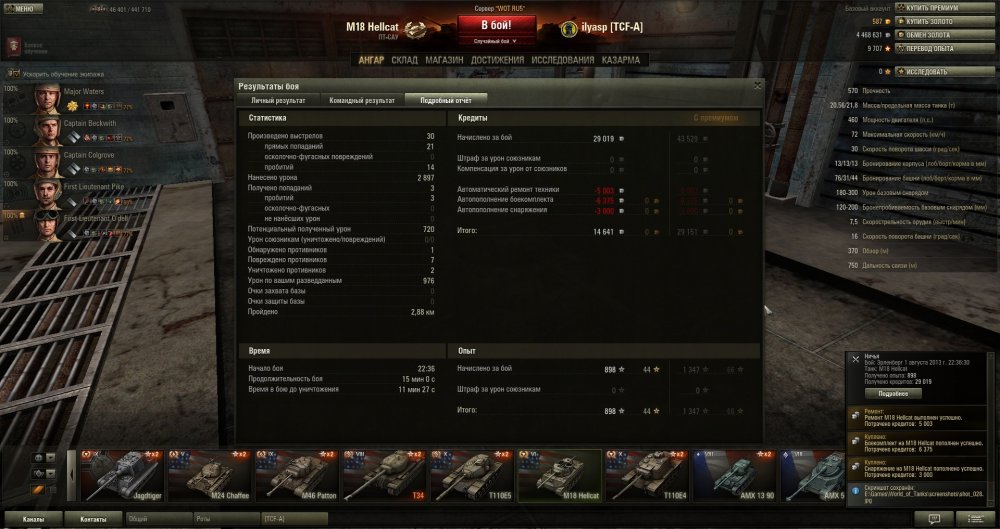Choose the Купить золото button
The image size is (1000, 529).
tap(938, 21)
